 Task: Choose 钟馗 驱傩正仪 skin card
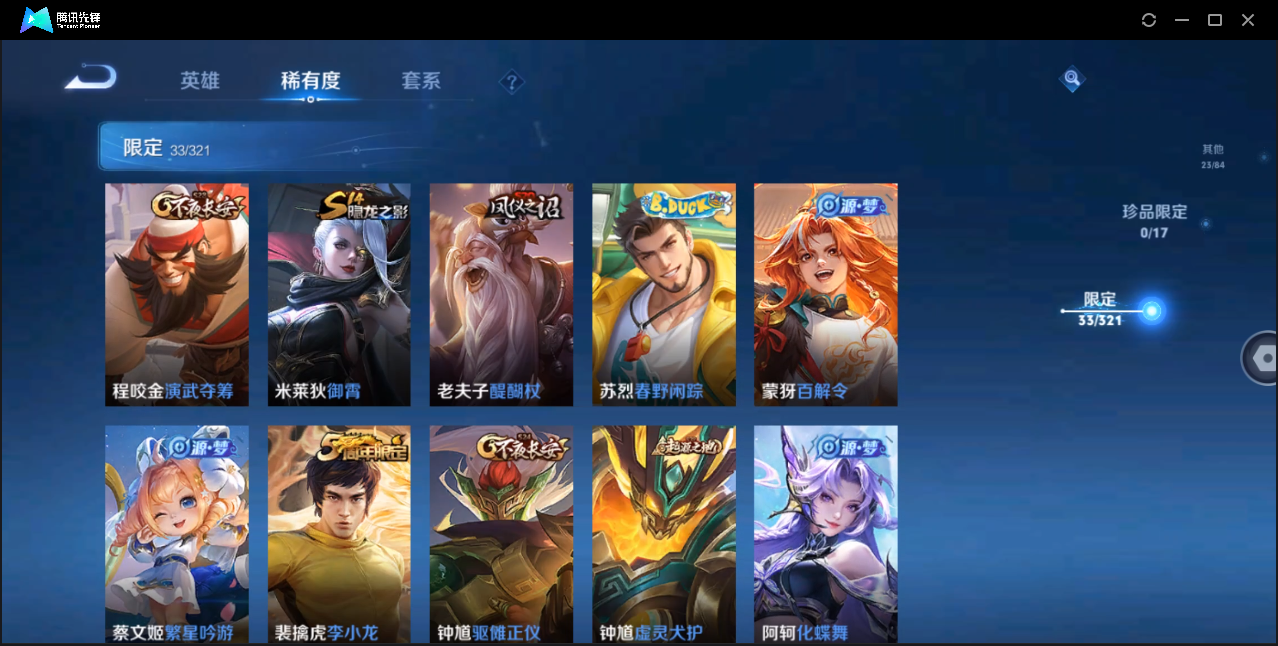(501, 534)
